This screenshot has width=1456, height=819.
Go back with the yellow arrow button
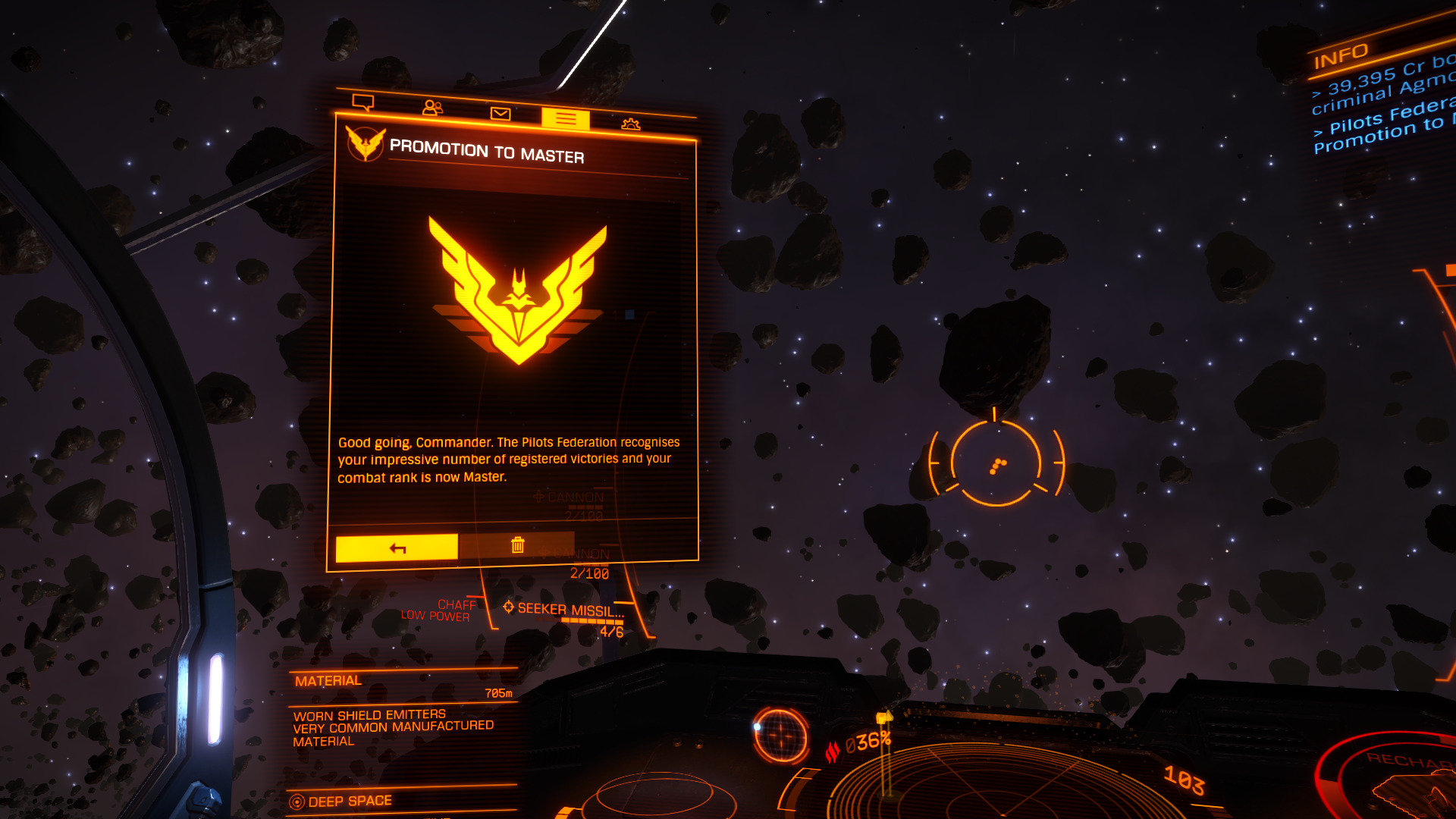coord(397,548)
